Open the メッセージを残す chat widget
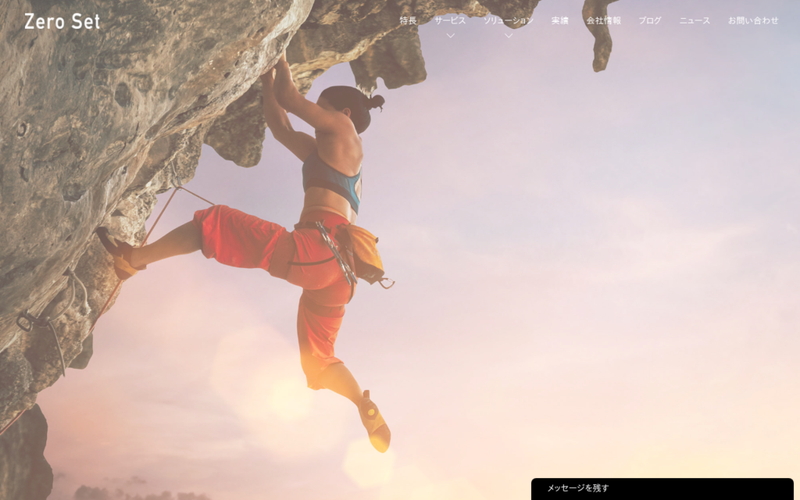Image resolution: width=800 pixels, height=500 pixels. pyautogui.click(x=662, y=489)
